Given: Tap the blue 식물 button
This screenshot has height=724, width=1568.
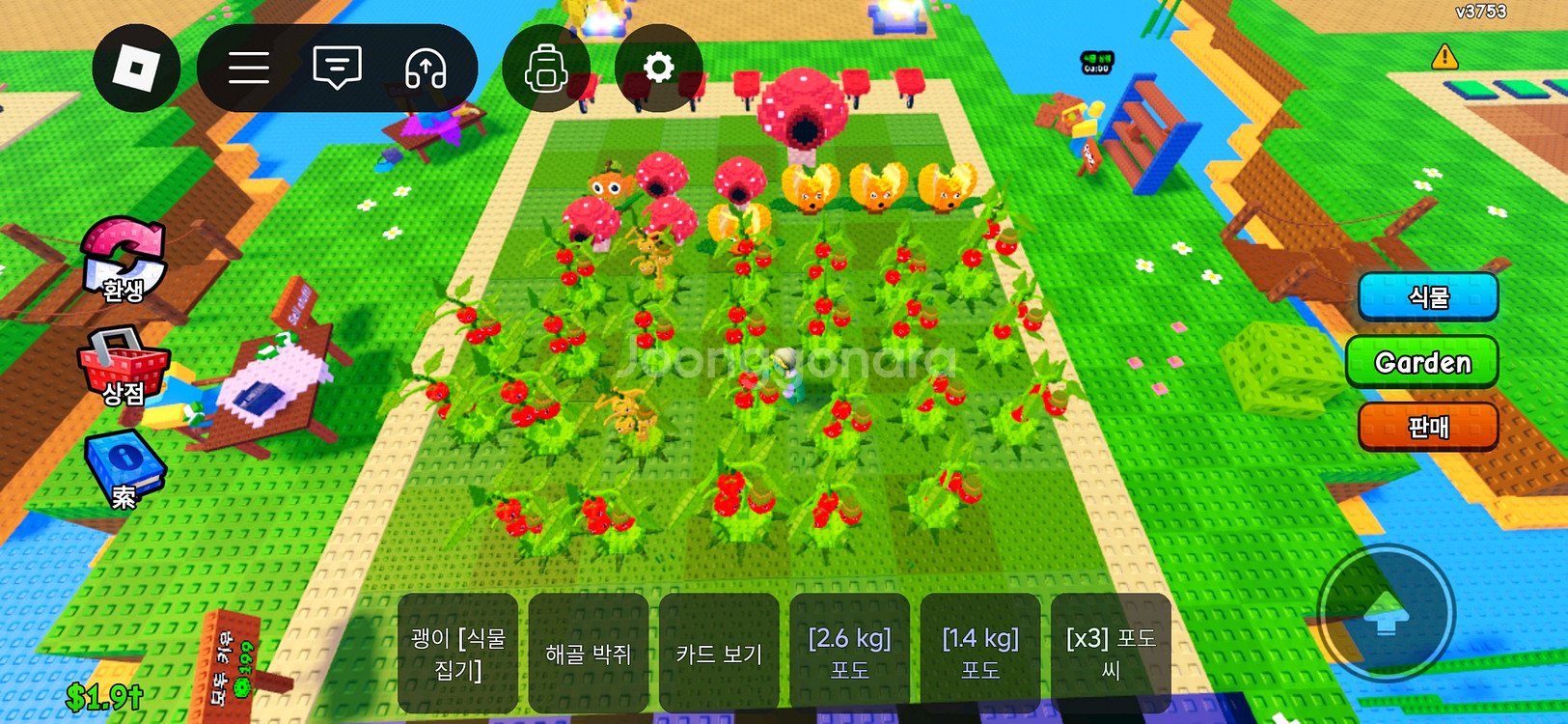Looking at the screenshot, I should click(x=1427, y=296).
